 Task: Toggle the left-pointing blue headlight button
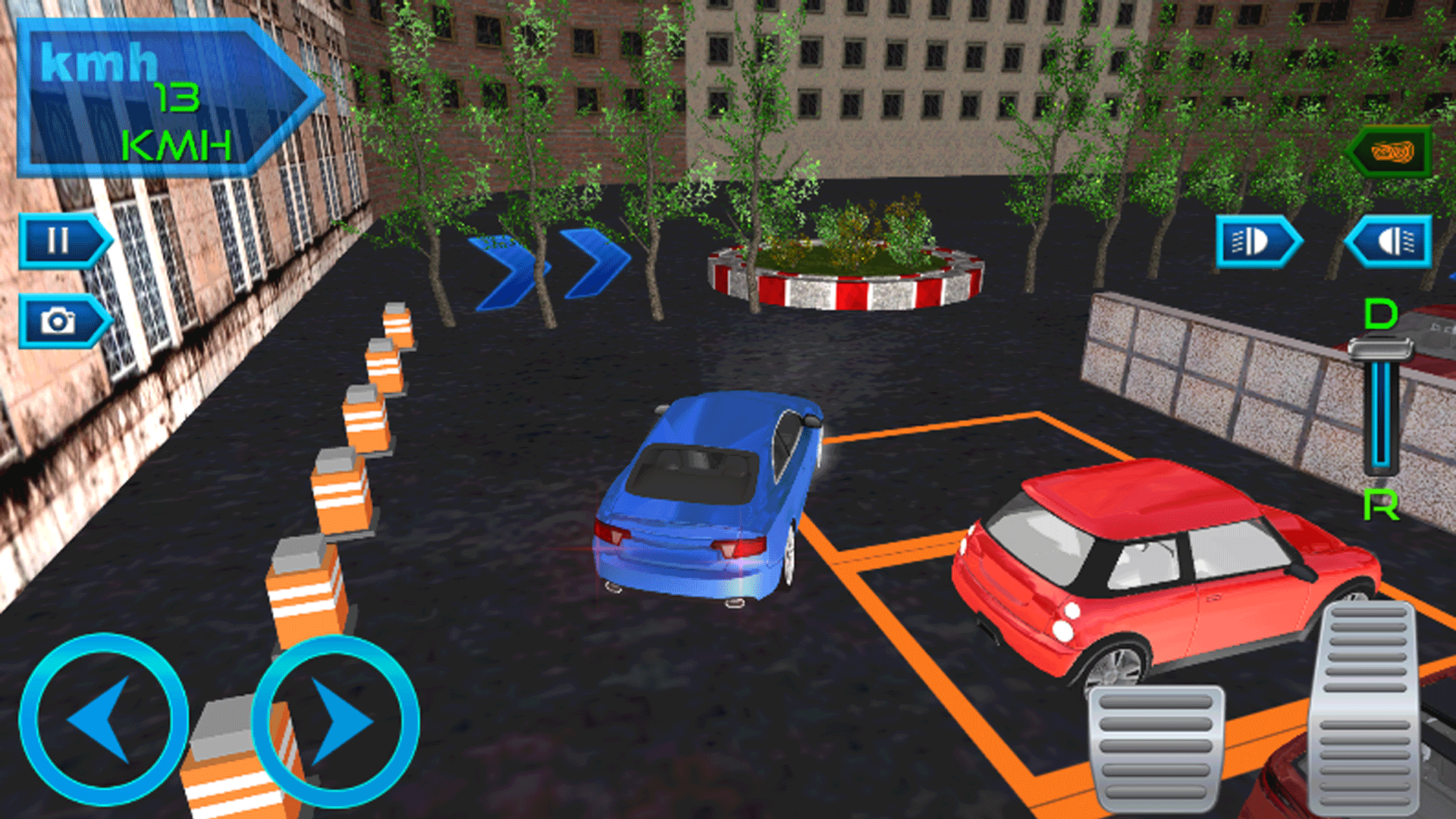coord(1390,242)
